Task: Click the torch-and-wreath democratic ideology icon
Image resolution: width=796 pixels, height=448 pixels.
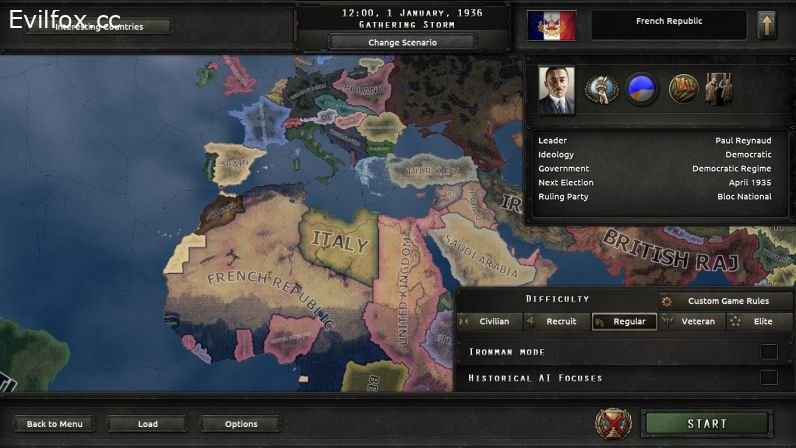Action: (x=602, y=89)
